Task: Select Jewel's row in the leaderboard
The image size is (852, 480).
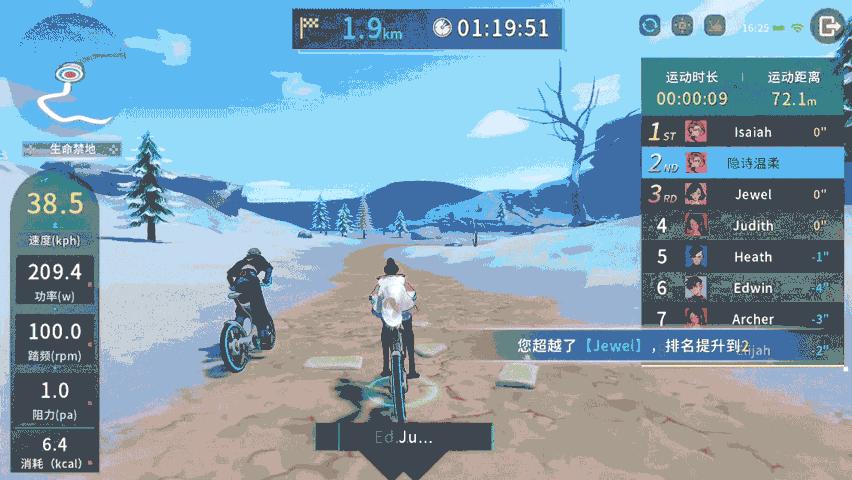Action: [x=742, y=194]
